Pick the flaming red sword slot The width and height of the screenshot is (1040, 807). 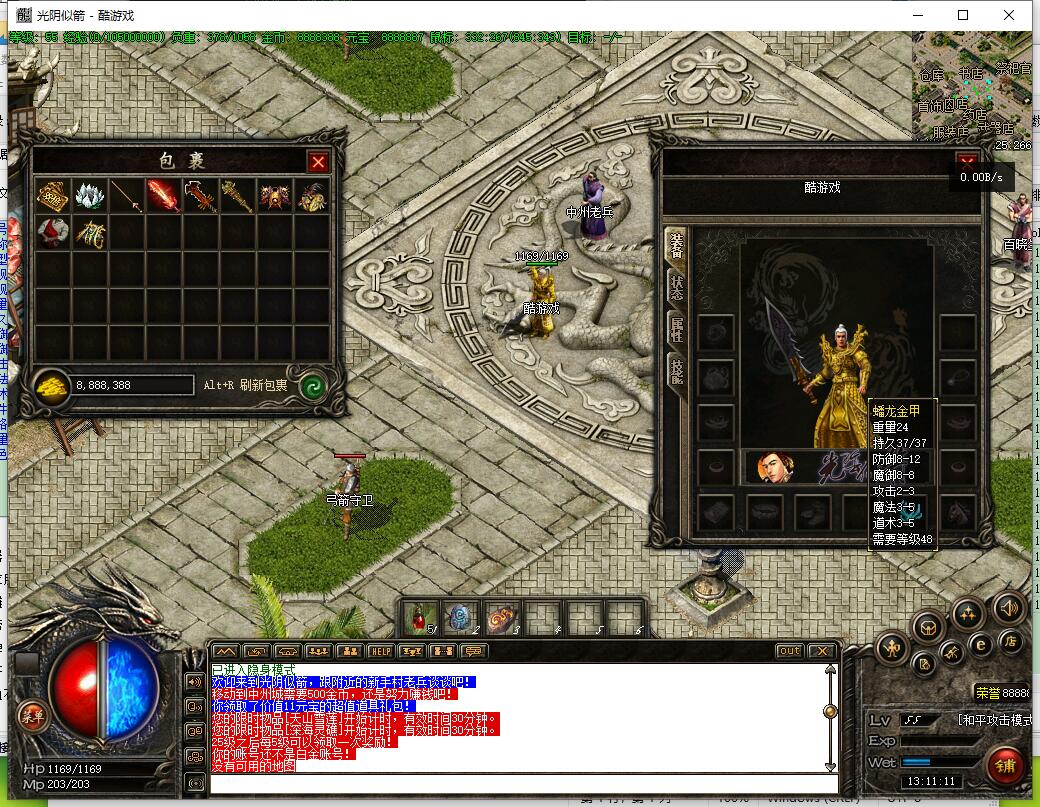coord(164,197)
